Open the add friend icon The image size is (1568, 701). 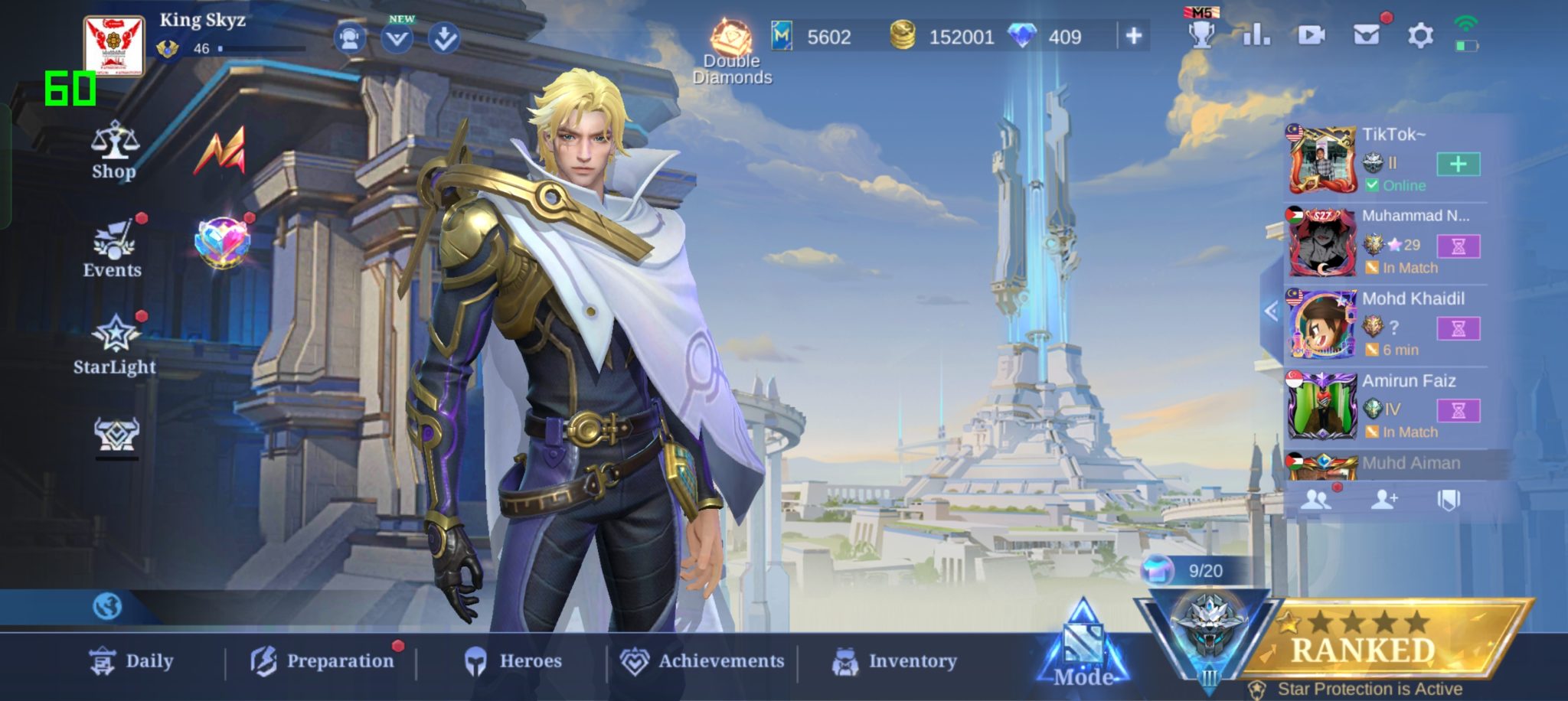[x=1383, y=500]
